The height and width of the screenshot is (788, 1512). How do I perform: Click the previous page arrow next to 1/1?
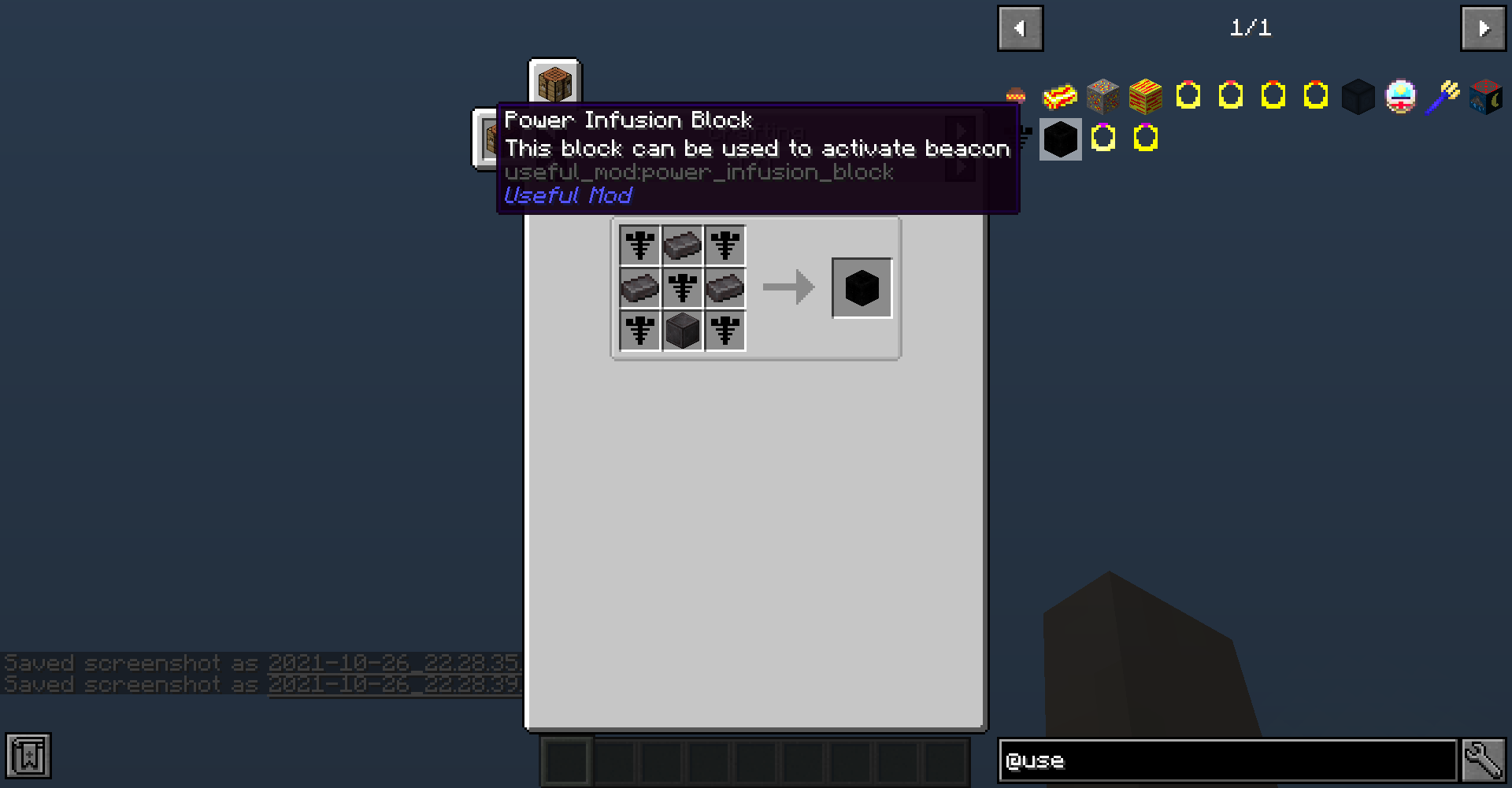tap(1020, 28)
